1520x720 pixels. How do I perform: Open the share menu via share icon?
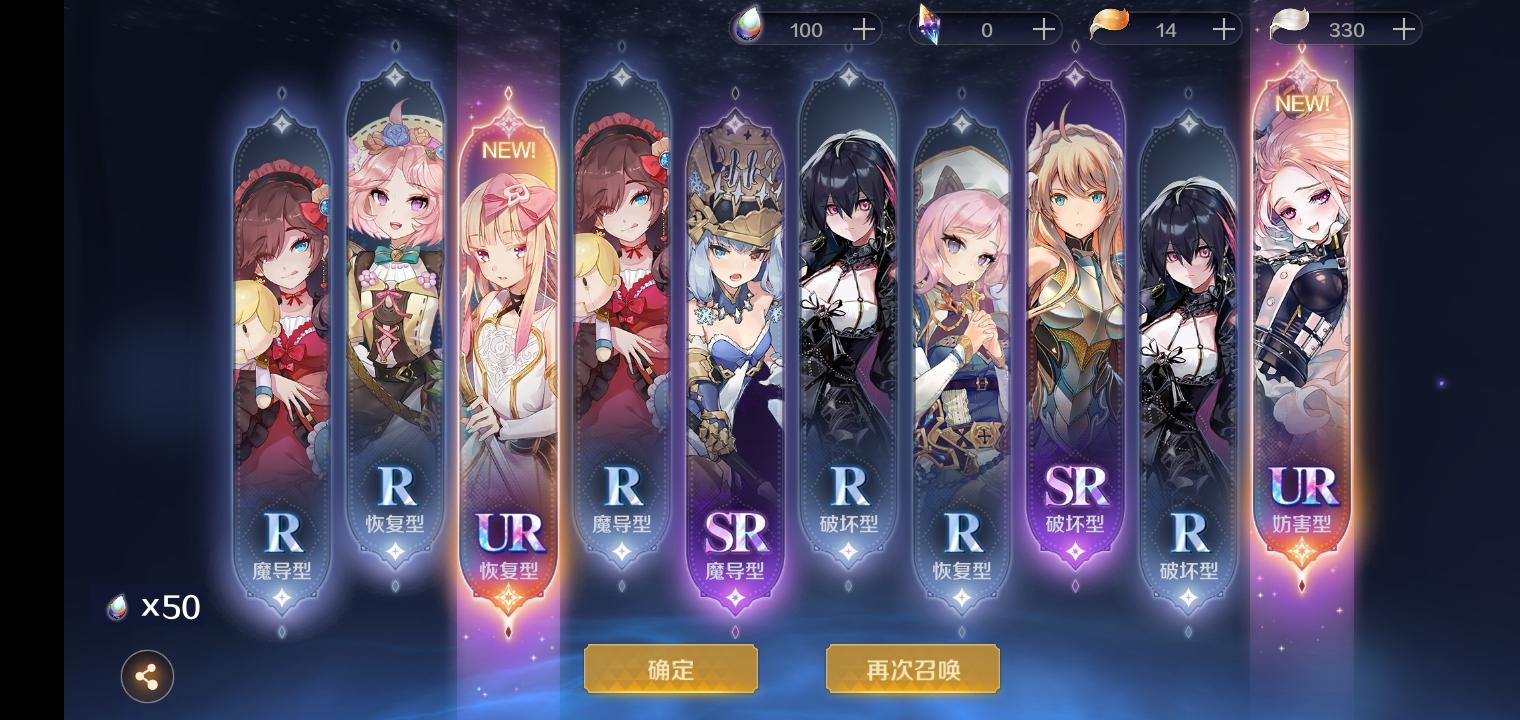tap(147, 677)
